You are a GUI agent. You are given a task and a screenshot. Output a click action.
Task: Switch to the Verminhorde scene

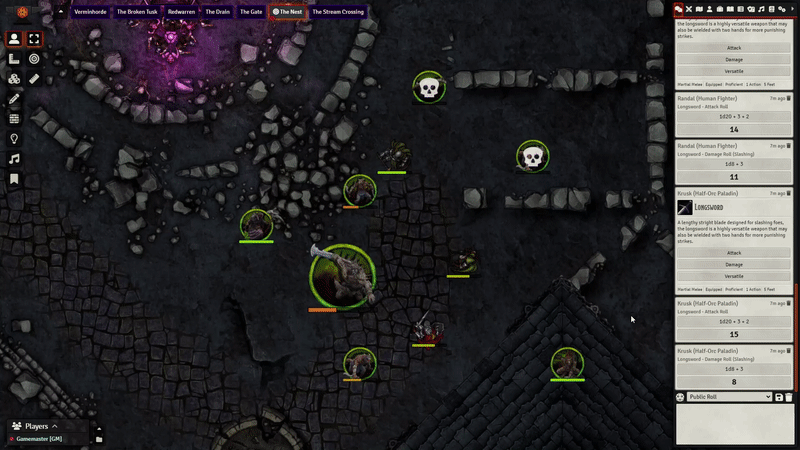(91, 12)
